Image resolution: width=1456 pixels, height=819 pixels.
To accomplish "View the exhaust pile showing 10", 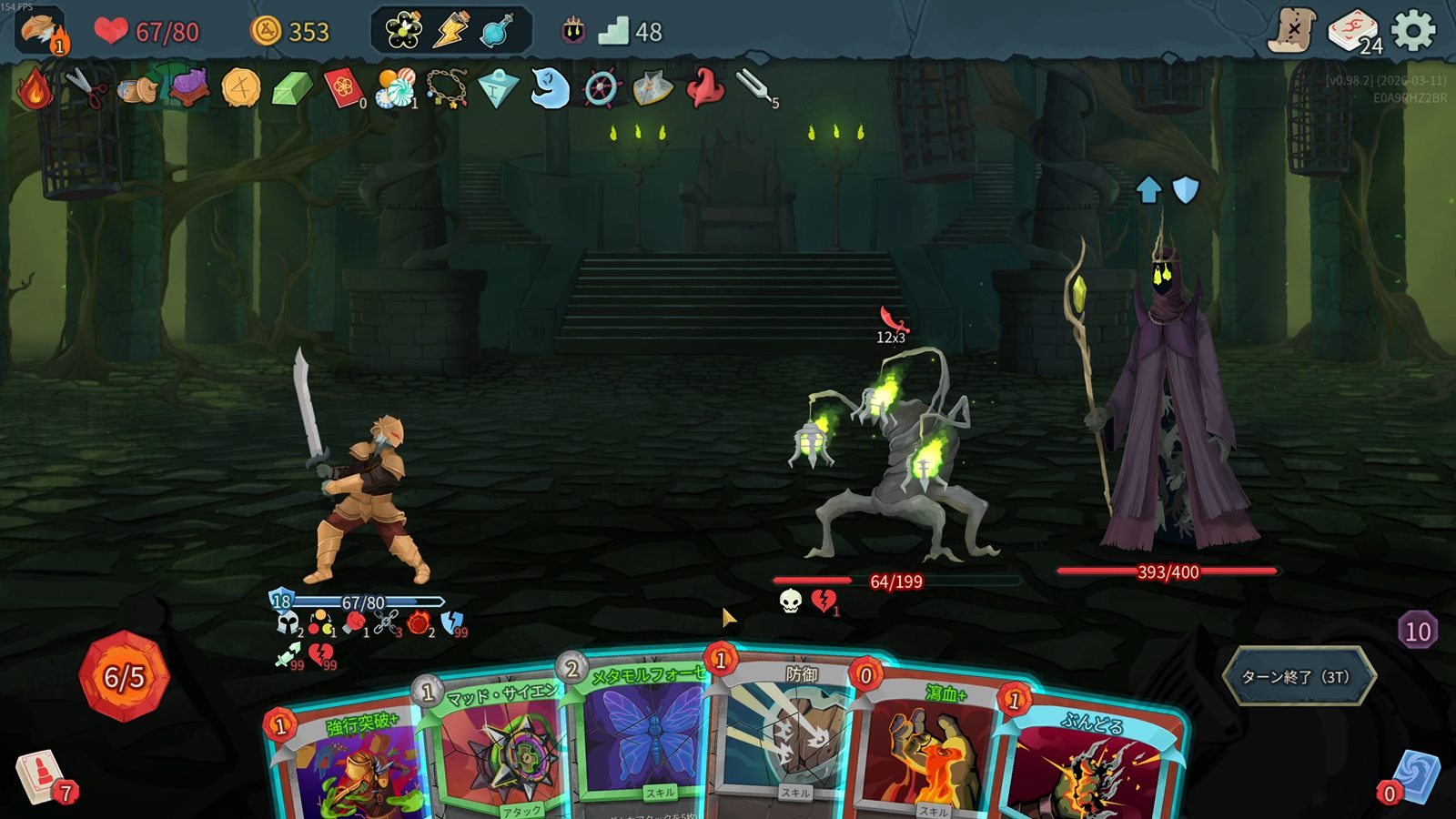I will click(x=1417, y=631).
